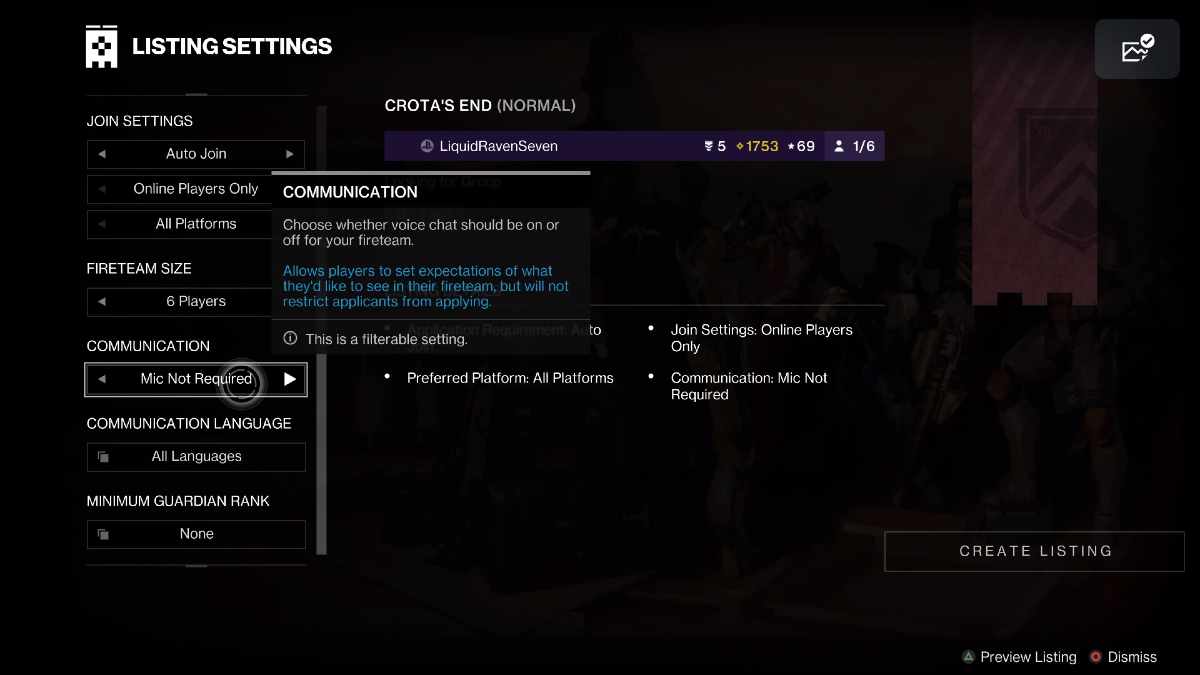Open the All Languages selector

point(196,457)
